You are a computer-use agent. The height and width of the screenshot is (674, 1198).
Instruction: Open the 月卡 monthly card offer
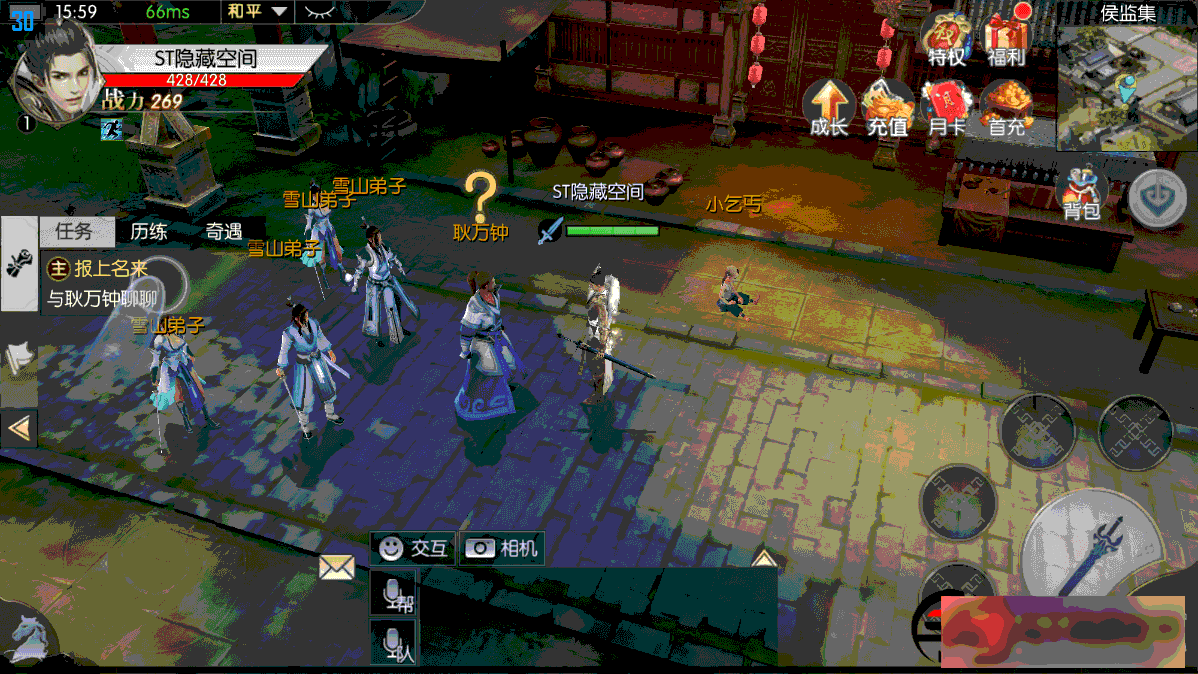946,108
